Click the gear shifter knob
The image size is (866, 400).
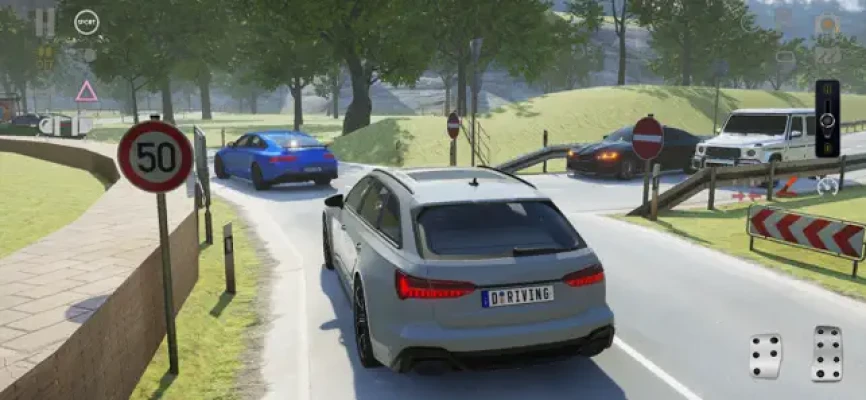(x=827, y=120)
